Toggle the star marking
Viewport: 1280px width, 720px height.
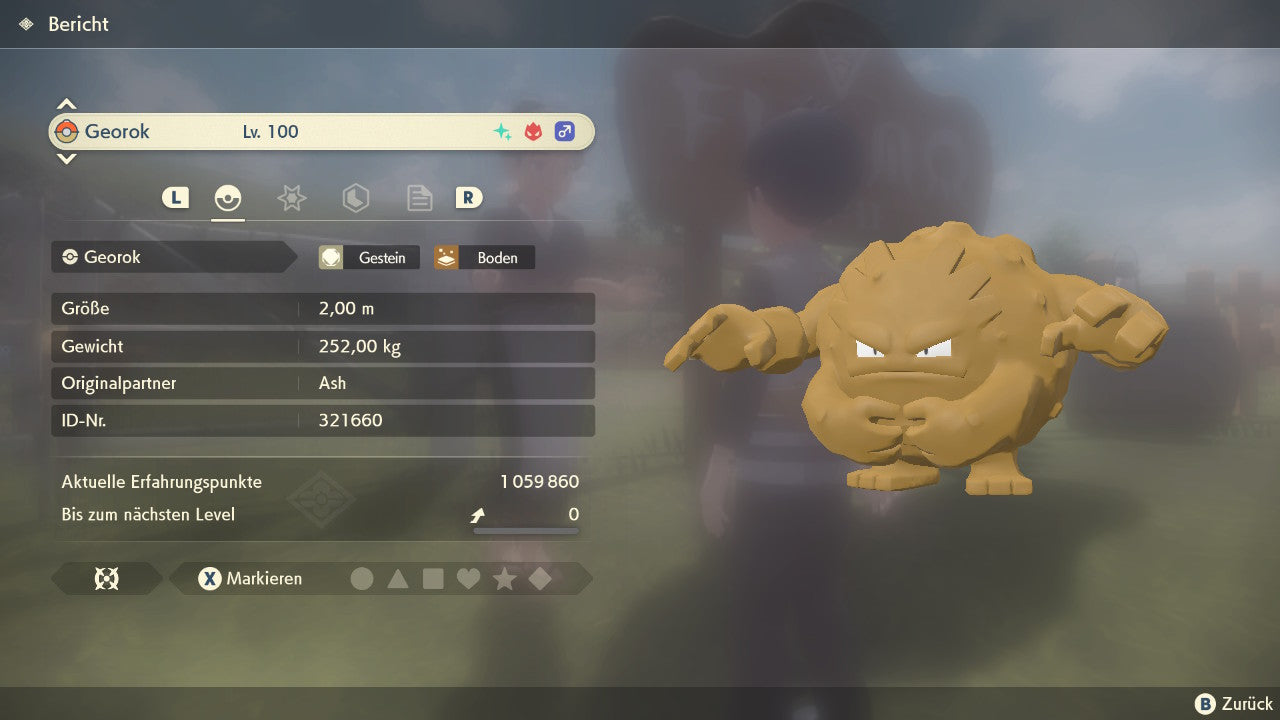point(504,579)
